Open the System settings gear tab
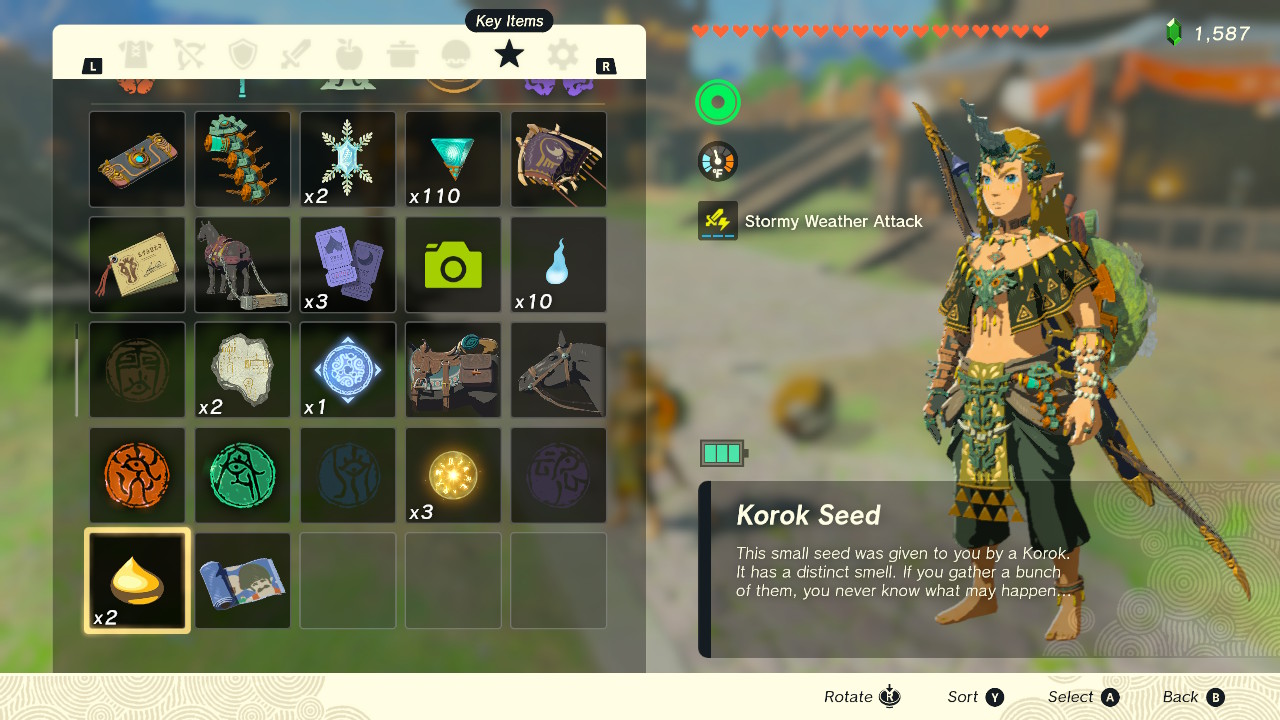This screenshot has height=720, width=1280. (562, 55)
